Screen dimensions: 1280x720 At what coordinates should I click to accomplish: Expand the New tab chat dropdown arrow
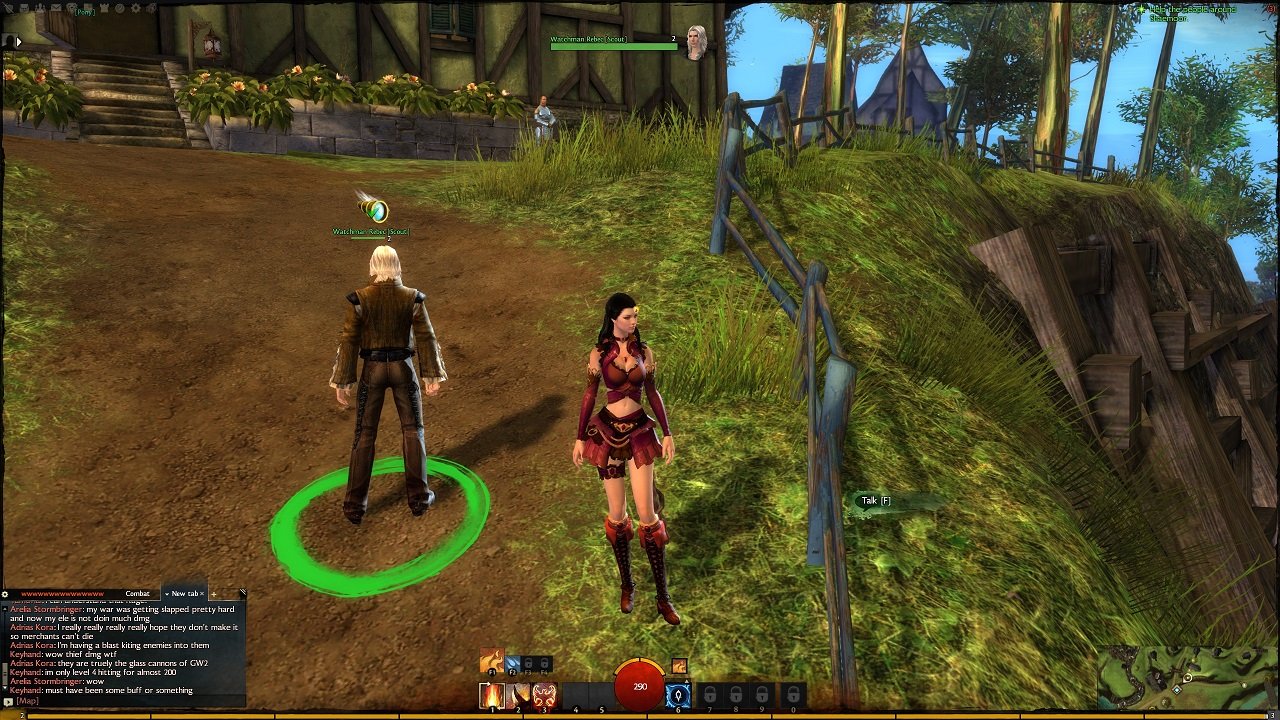[x=167, y=594]
